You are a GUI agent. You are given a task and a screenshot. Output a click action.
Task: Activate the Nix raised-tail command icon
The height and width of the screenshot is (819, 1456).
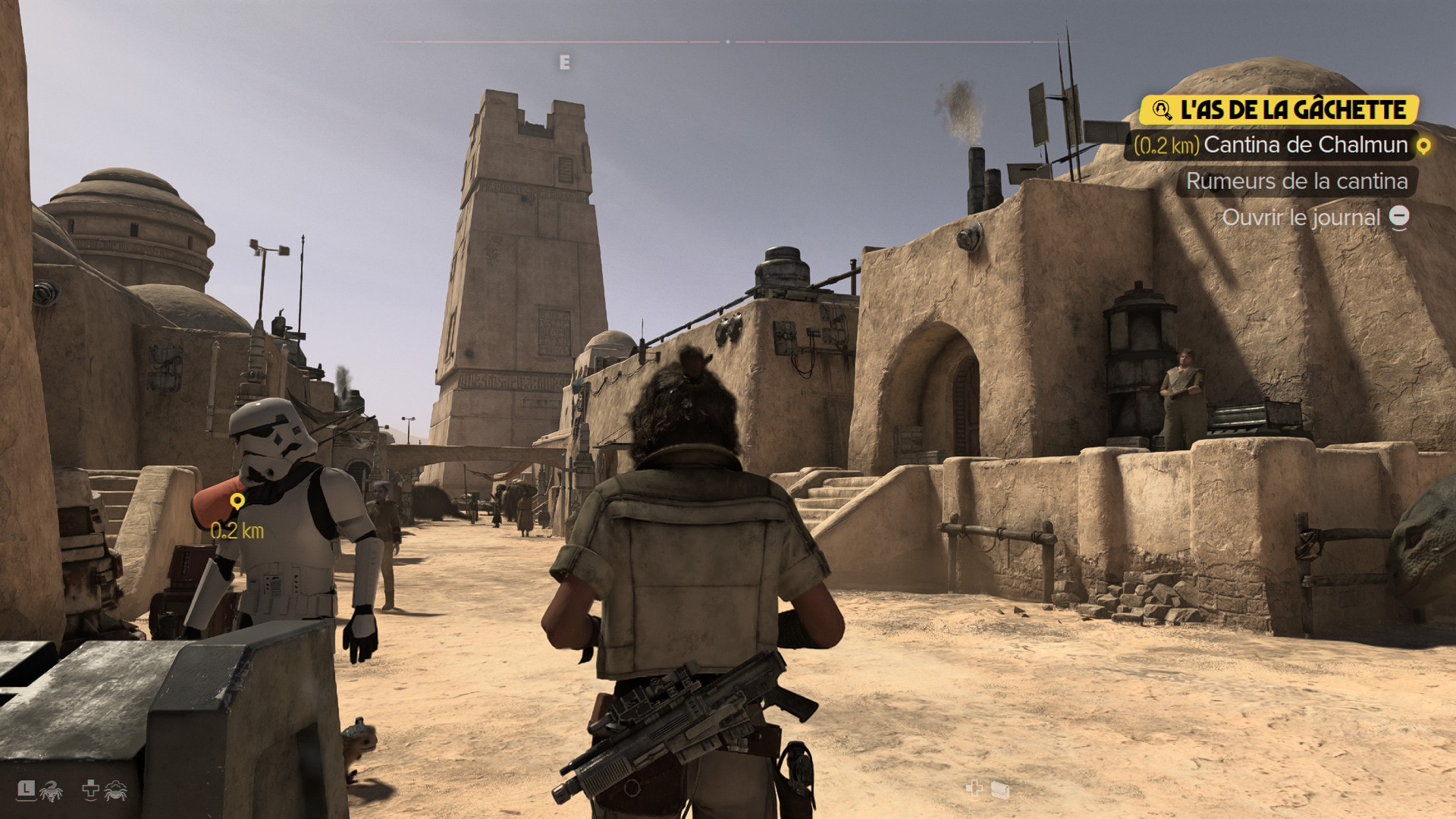[x=50, y=791]
